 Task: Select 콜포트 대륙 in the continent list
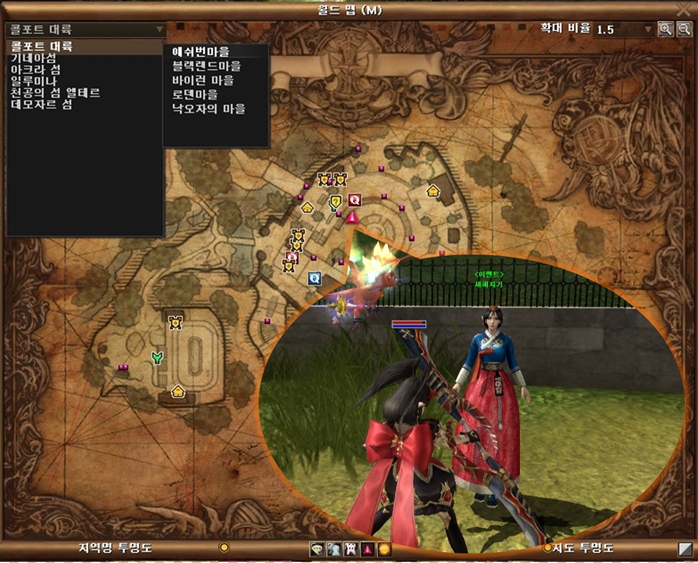click(42, 47)
